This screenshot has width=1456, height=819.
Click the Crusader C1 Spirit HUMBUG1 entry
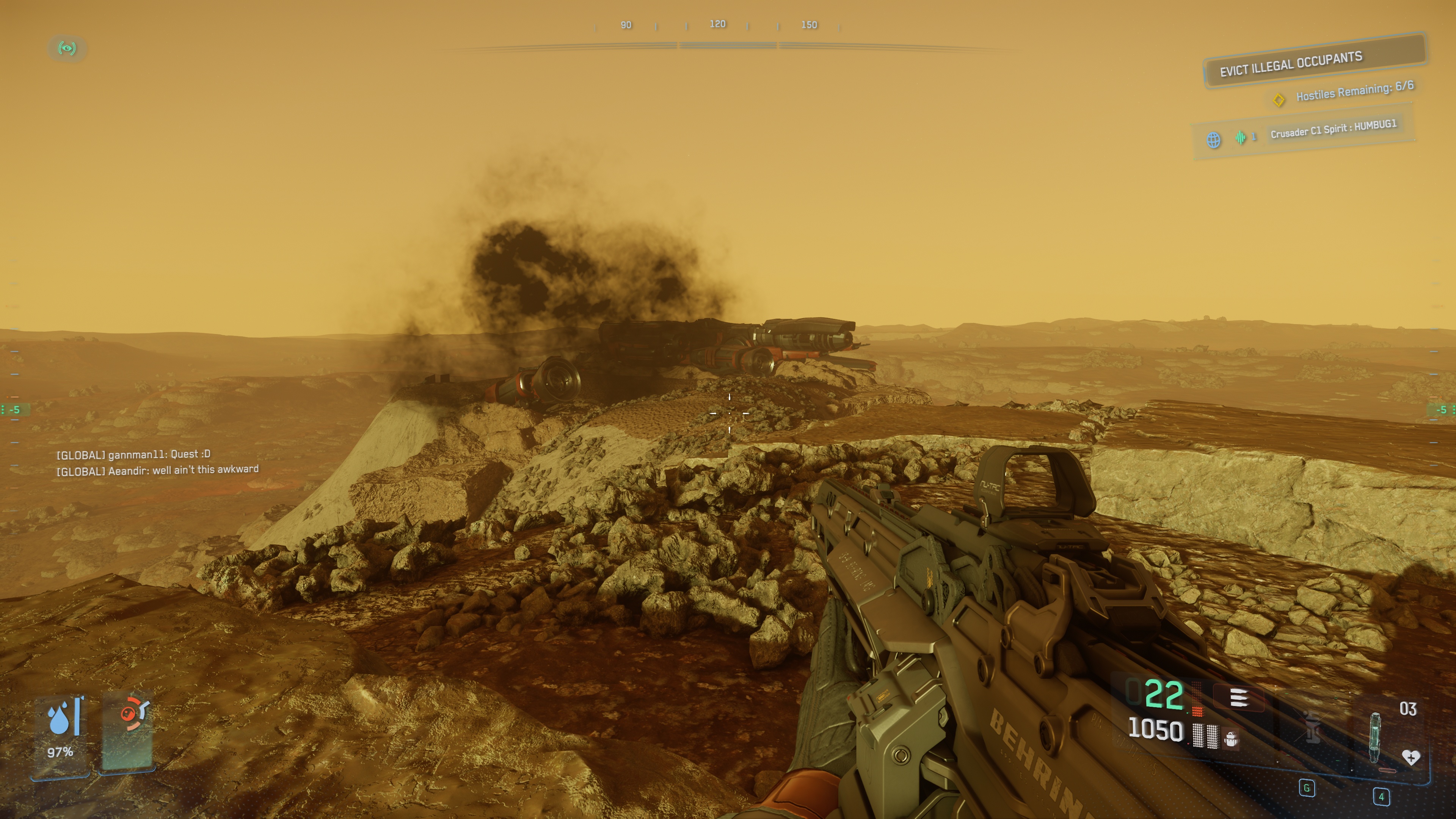click(x=1333, y=129)
